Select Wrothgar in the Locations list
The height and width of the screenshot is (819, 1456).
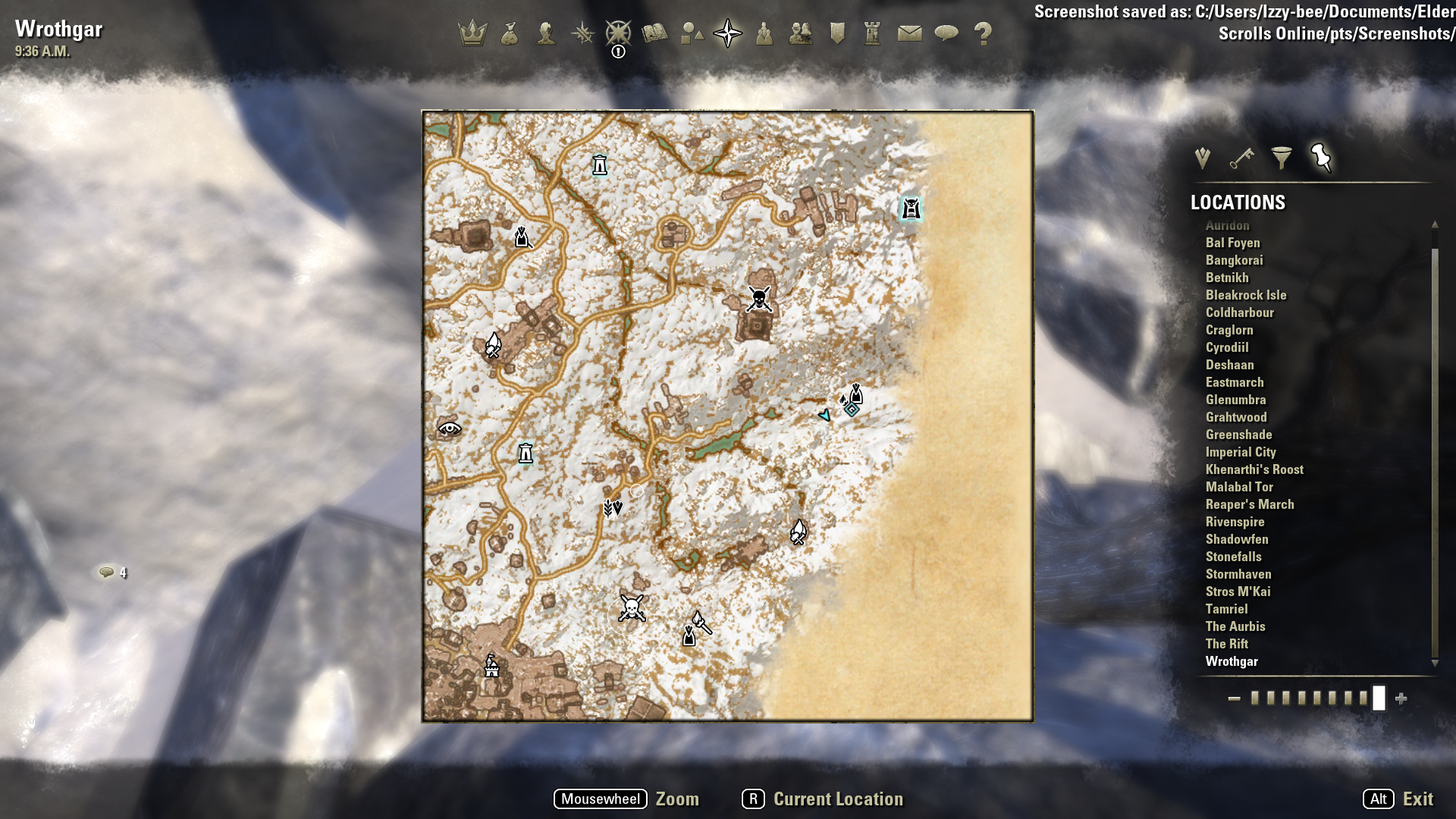click(1232, 661)
